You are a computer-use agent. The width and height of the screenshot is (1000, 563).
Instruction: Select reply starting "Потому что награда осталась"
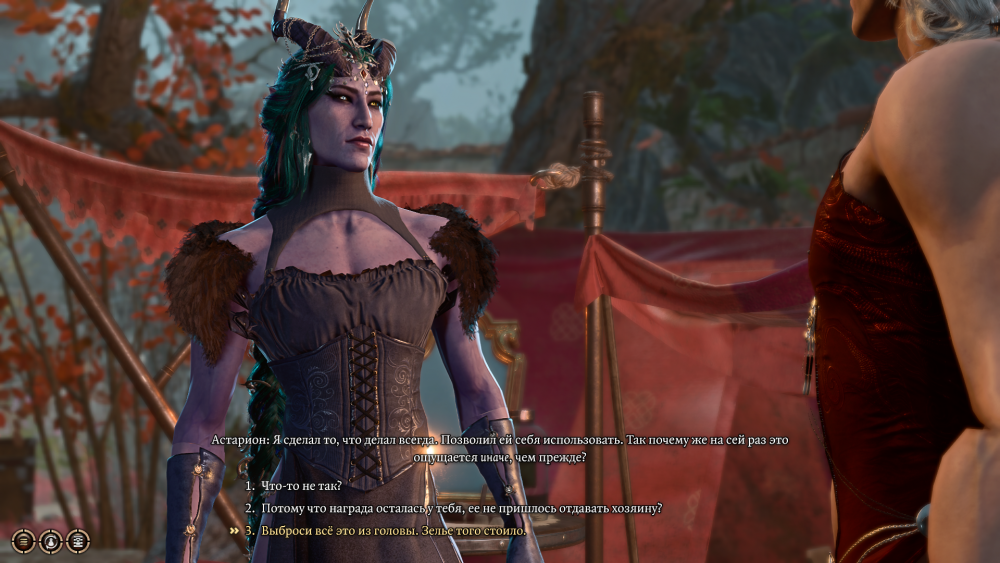tap(461, 508)
